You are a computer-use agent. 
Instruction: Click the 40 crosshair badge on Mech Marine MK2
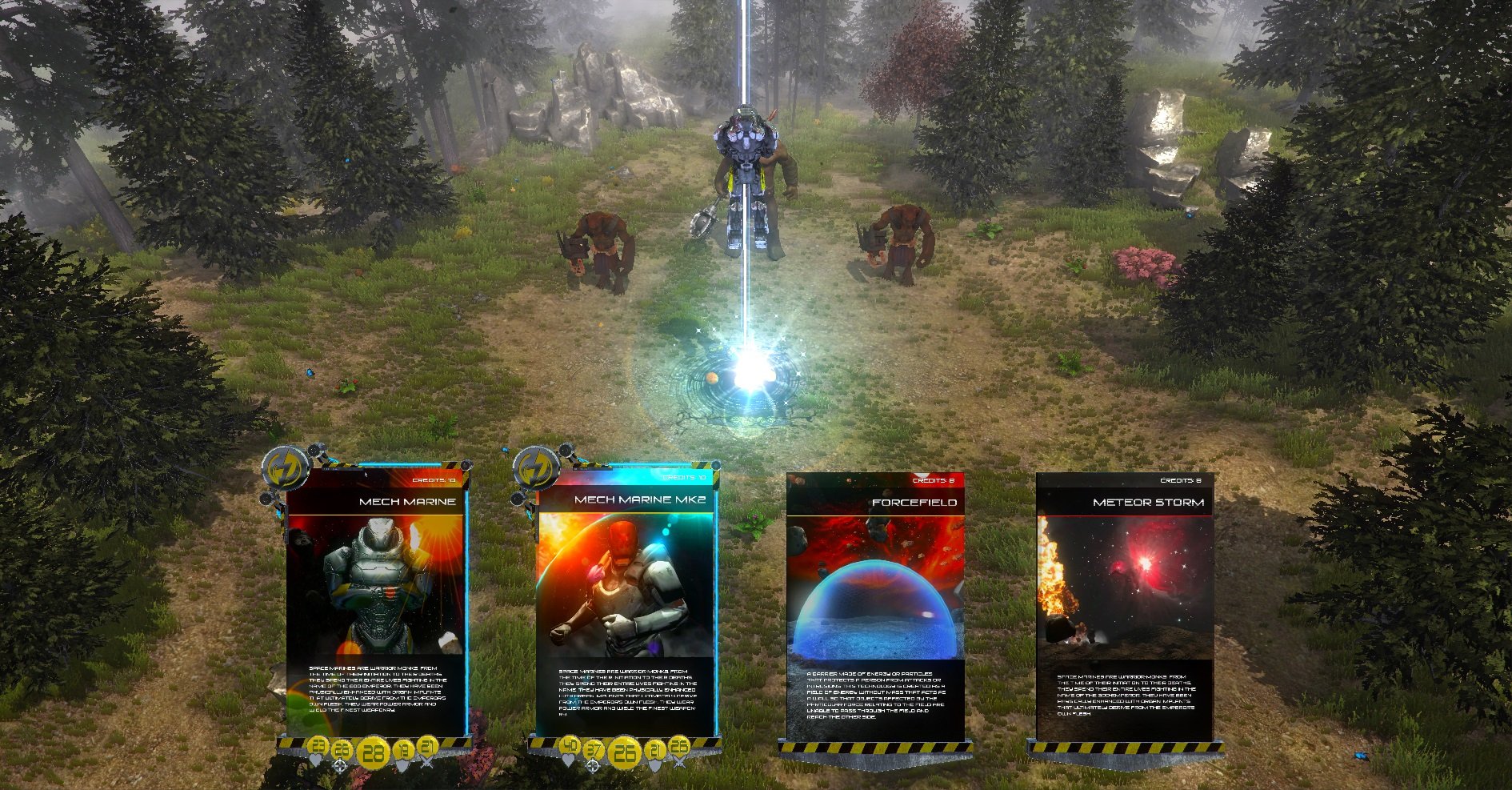coord(570,746)
